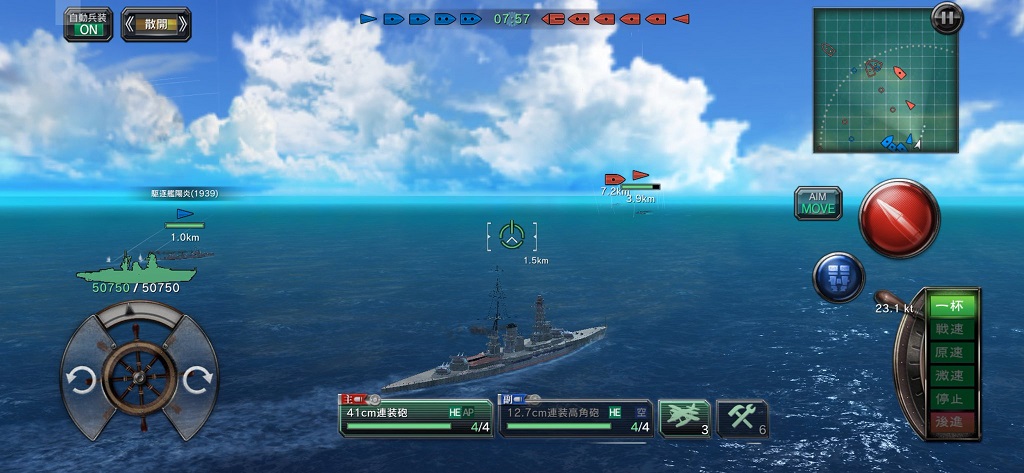This screenshot has height=473, width=1024.
Task: Fire the main guns with the red shell button
Action: [x=899, y=217]
